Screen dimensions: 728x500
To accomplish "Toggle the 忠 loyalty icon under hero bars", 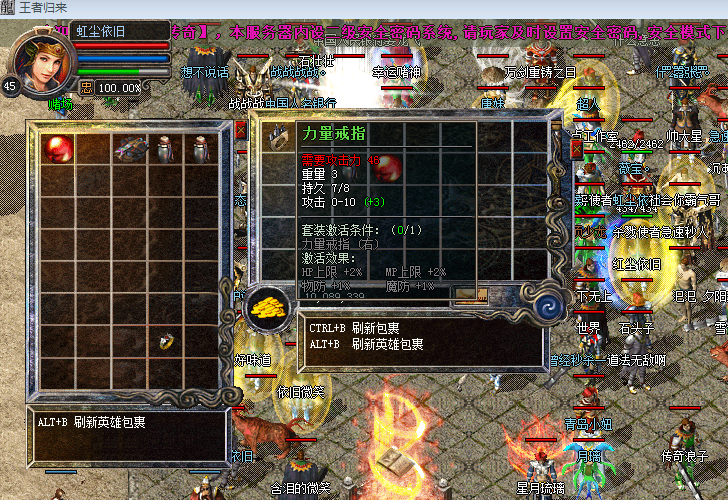I will point(86,87).
